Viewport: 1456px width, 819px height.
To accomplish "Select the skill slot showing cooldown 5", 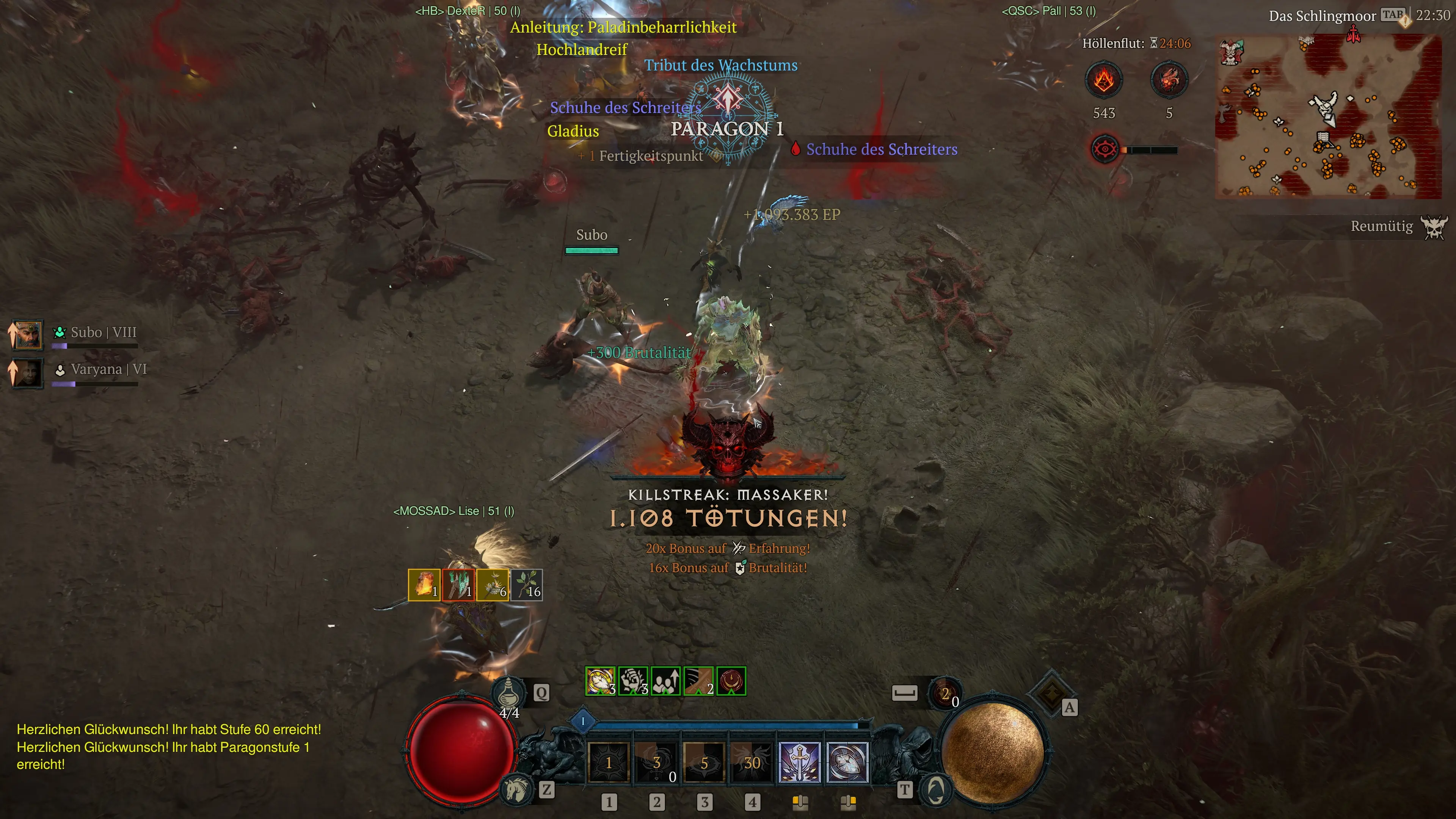I will pyautogui.click(x=704, y=763).
